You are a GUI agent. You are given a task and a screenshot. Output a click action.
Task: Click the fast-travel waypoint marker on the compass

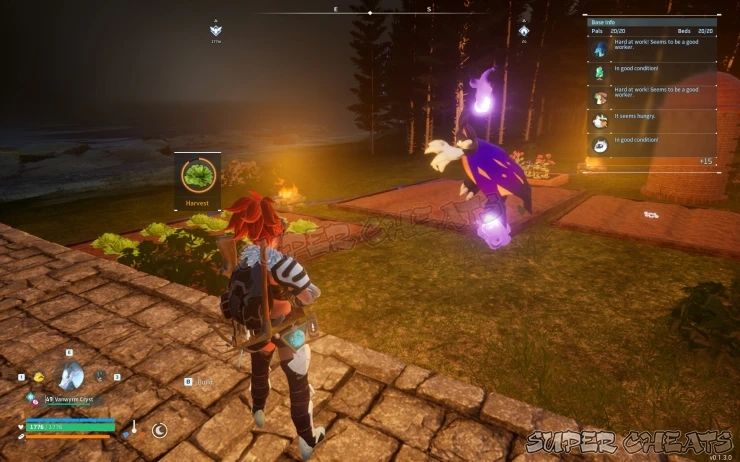pyautogui.click(x=216, y=30)
